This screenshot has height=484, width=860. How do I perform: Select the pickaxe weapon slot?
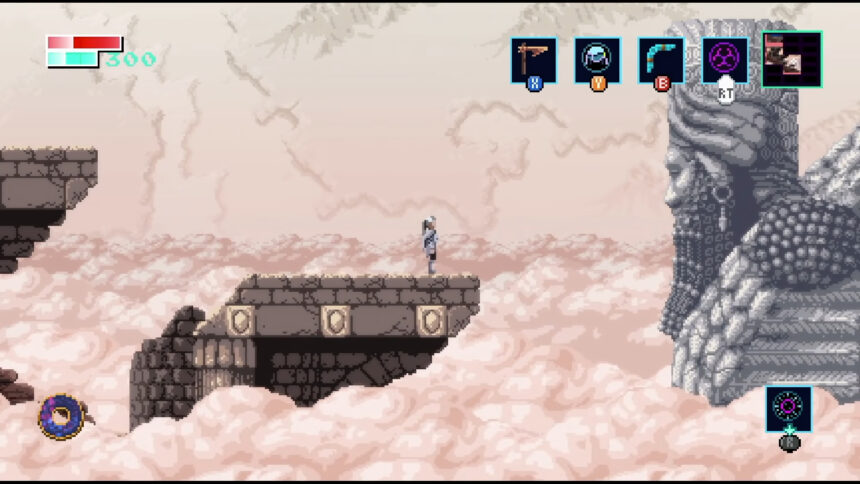[534, 60]
